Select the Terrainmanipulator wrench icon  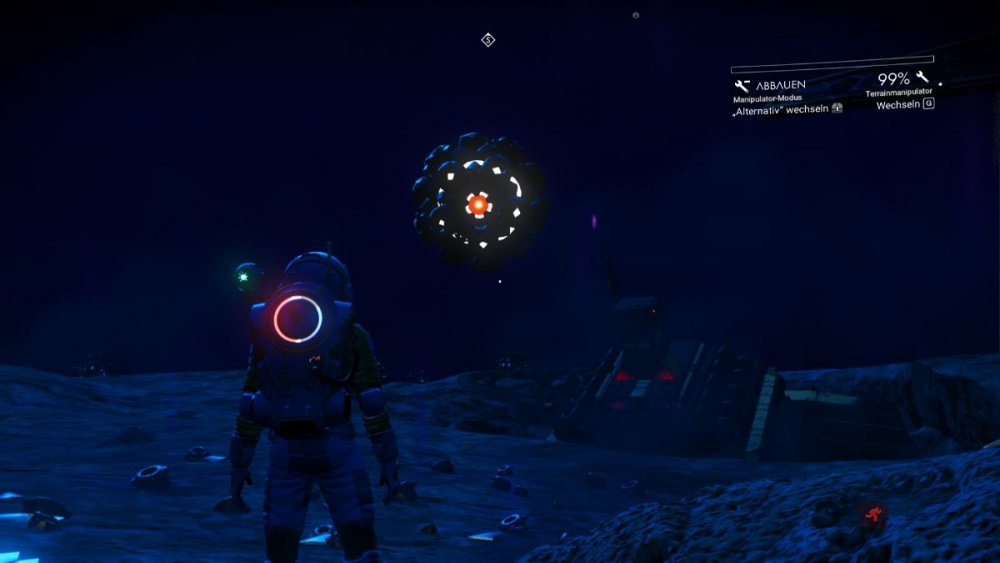pyautogui.click(x=921, y=78)
